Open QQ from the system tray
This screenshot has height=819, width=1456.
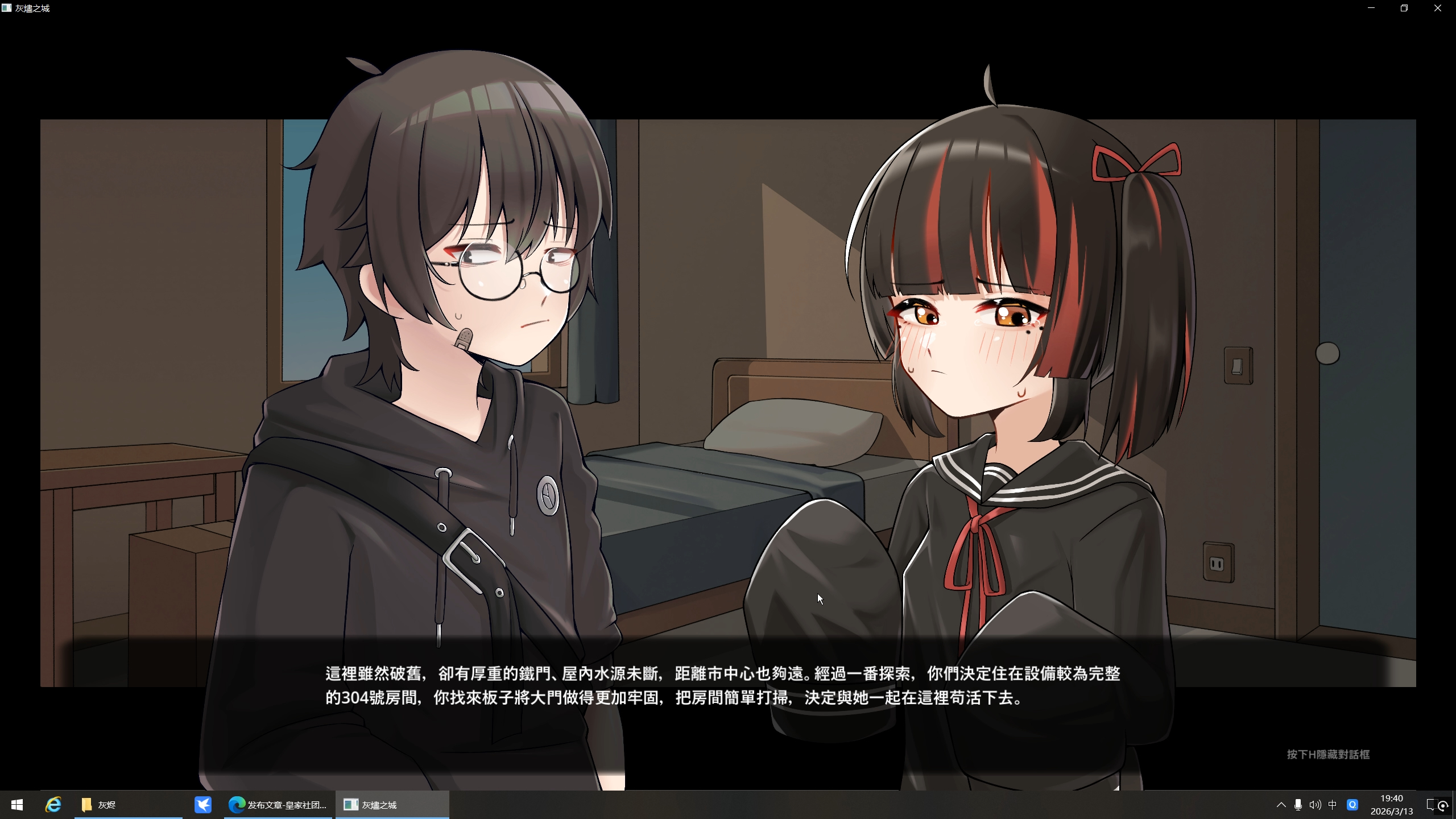coord(1352,805)
